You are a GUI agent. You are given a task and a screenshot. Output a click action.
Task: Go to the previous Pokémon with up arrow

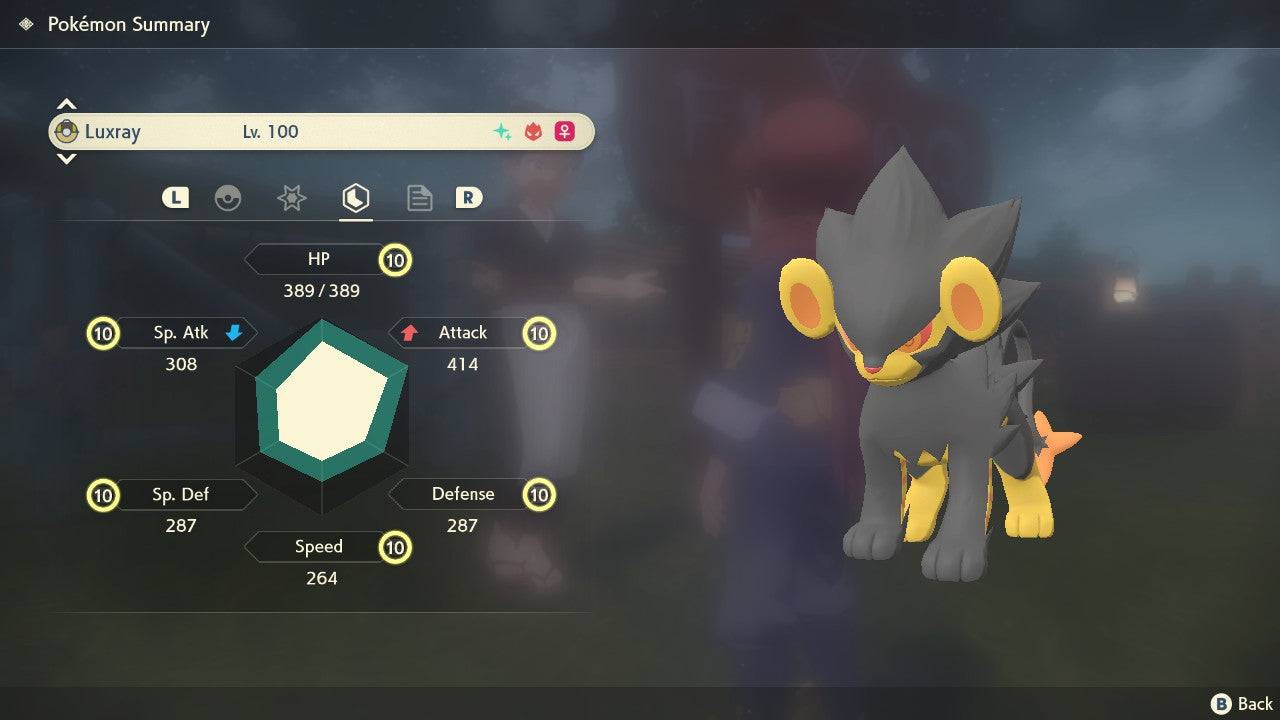pos(66,104)
